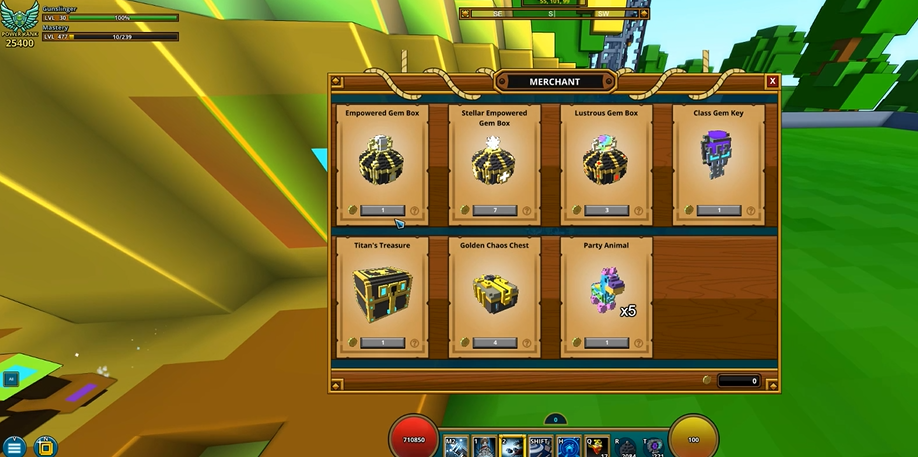Image resolution: width=918 pixels, height=457 pixels.
Task: Purchase the Golden Chaos Chest
Action: pyautogui.click(x=495, y=343)
